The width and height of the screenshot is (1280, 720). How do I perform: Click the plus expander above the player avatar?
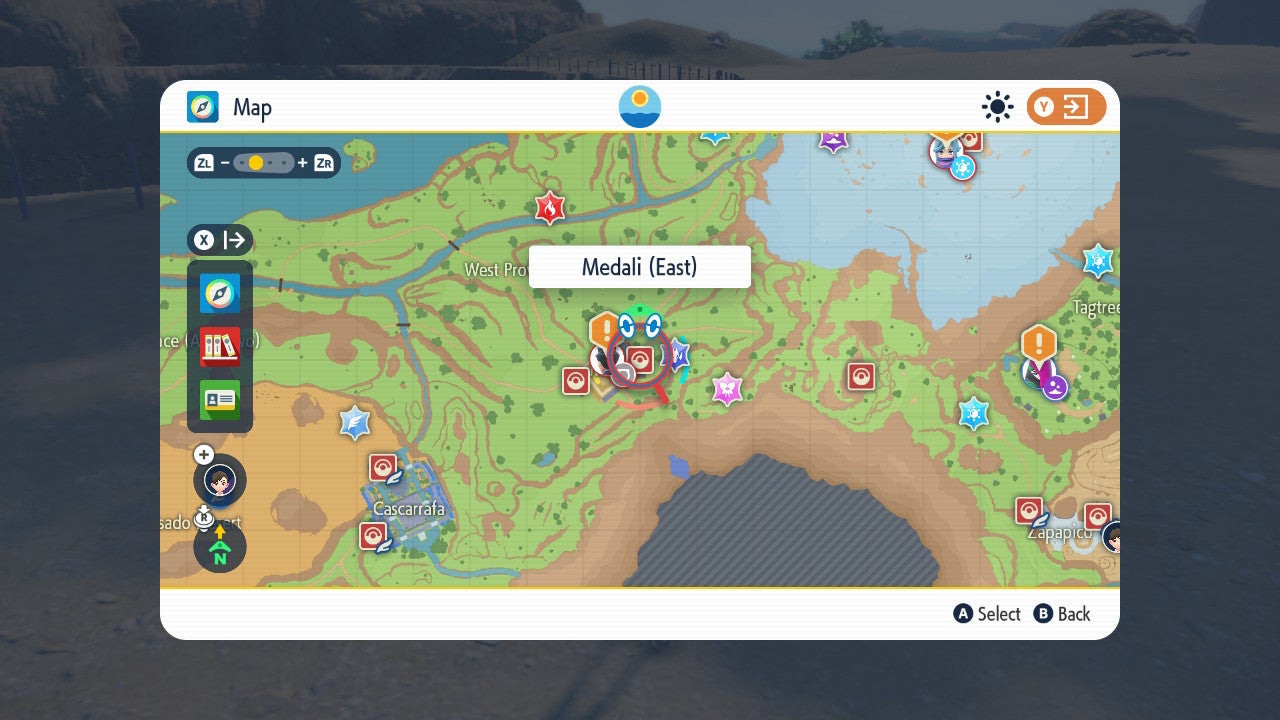pyautogui.click(x=203, y=454)
